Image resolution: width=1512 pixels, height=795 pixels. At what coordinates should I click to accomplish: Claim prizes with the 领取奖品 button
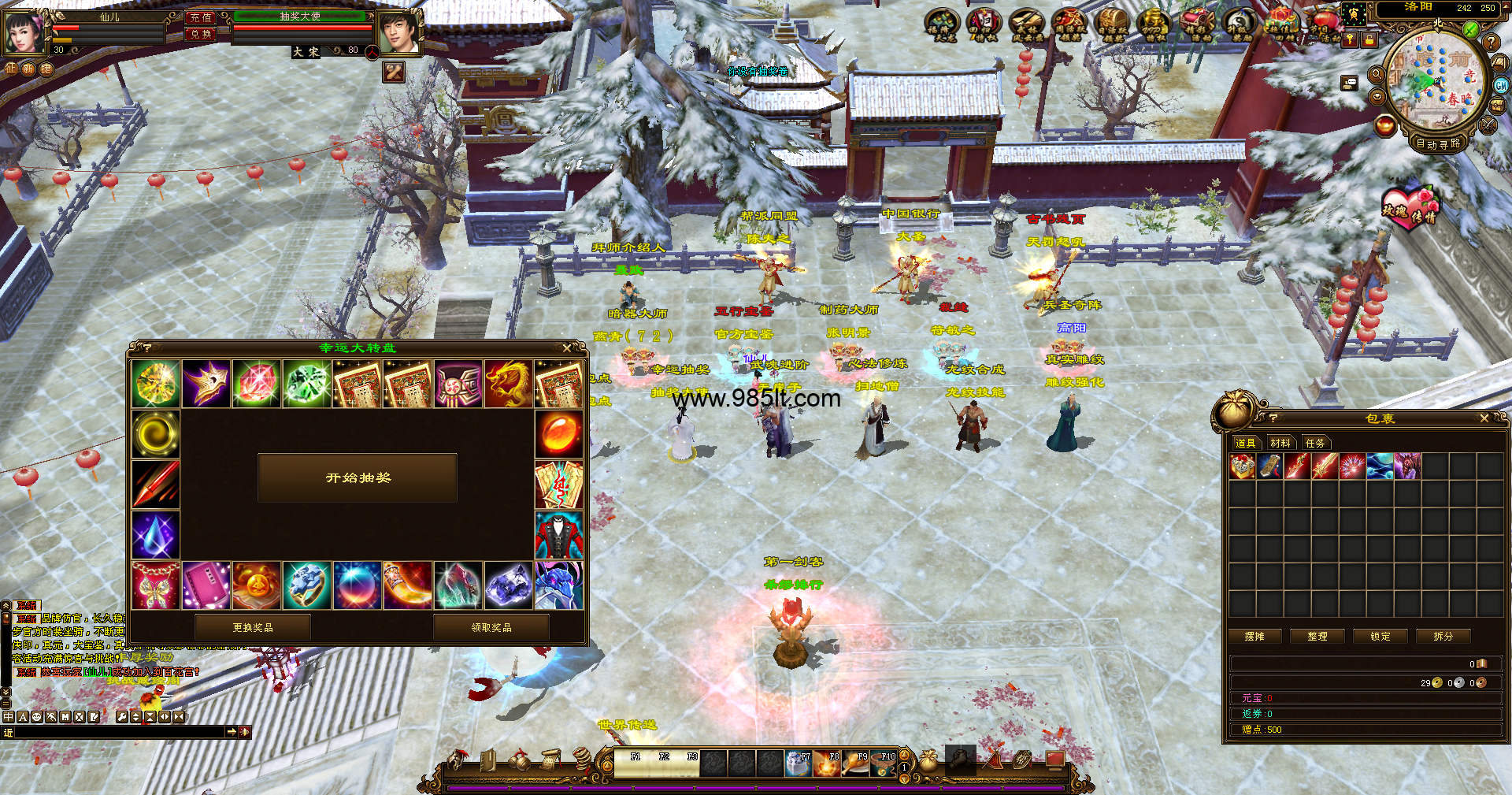point(491,627)
